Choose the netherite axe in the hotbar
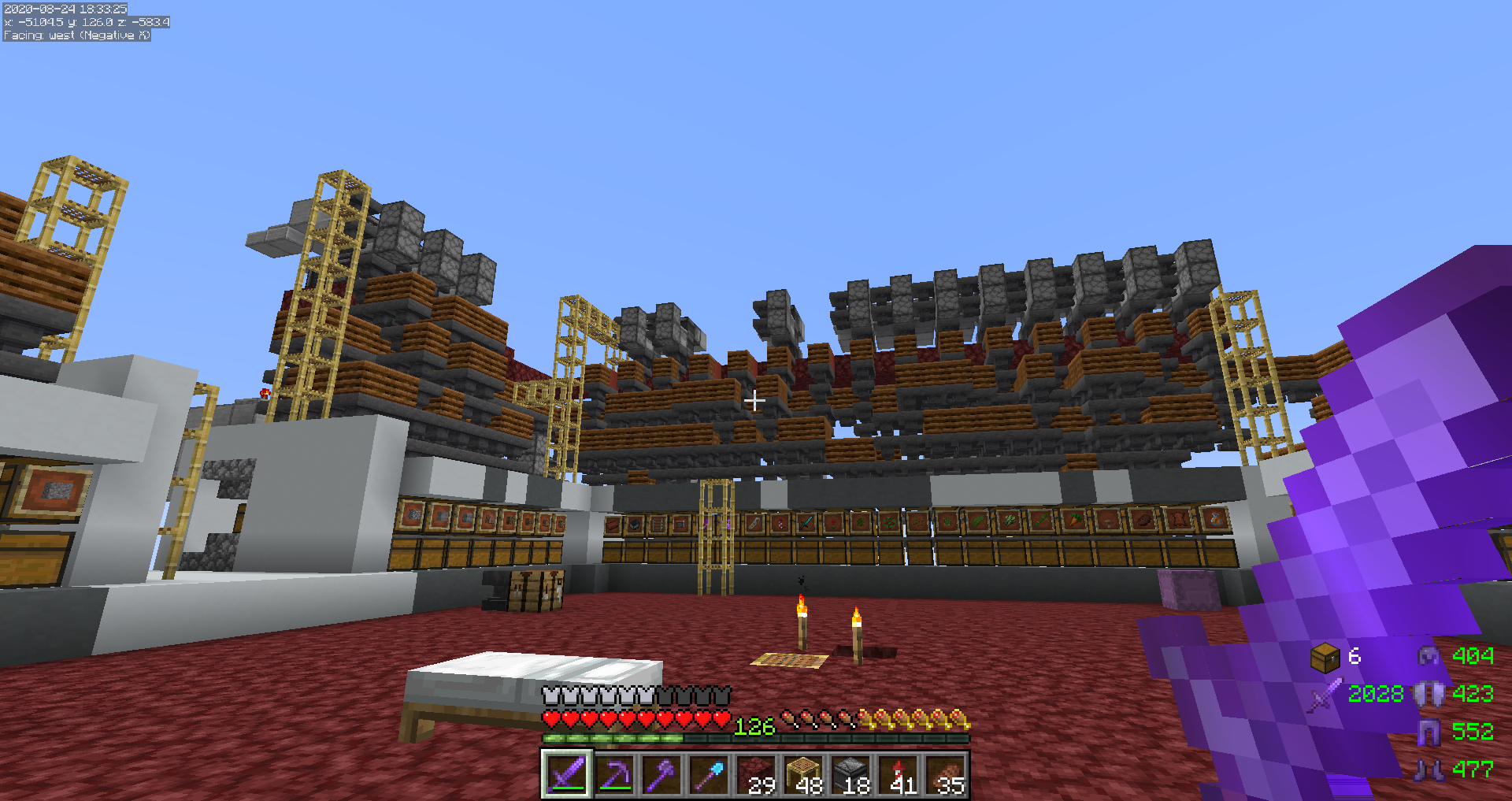 click(661, 774)
